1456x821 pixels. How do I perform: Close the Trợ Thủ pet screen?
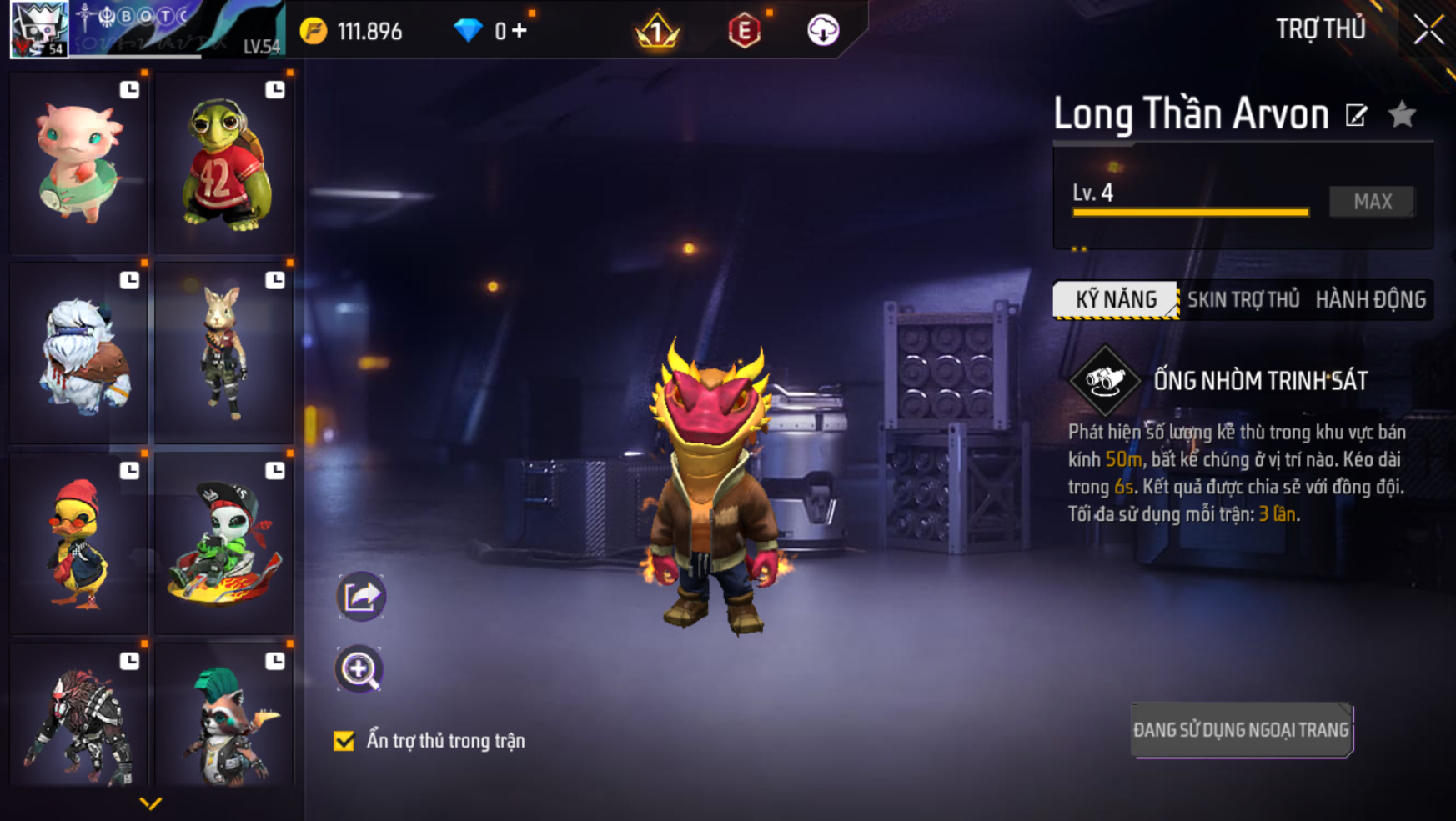[1428, 31]
